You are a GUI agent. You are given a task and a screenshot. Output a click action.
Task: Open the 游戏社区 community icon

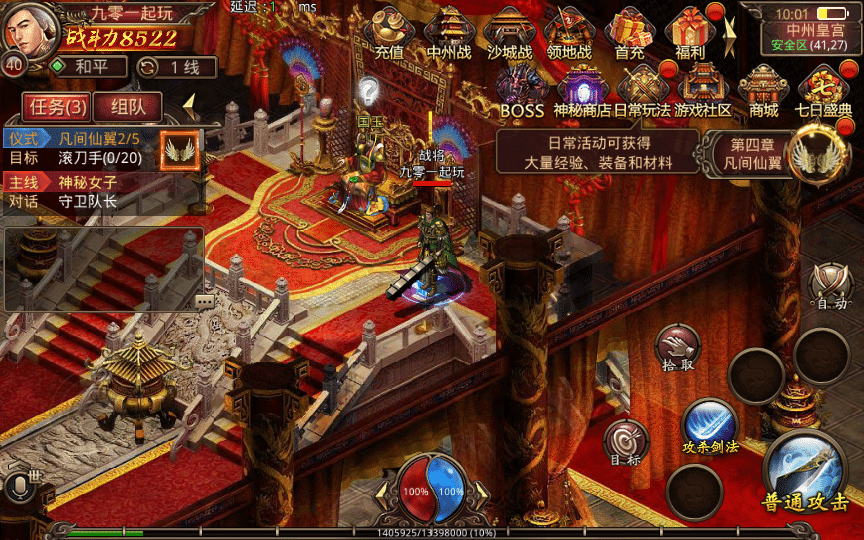pos(703,90)
